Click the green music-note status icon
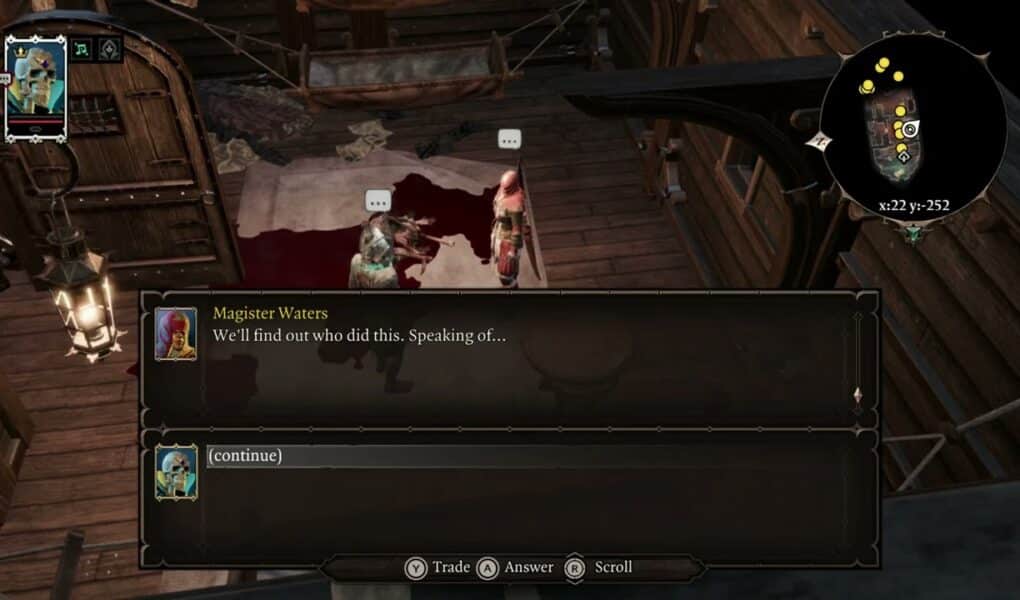 pyautogui.click(x=81, y=48)
